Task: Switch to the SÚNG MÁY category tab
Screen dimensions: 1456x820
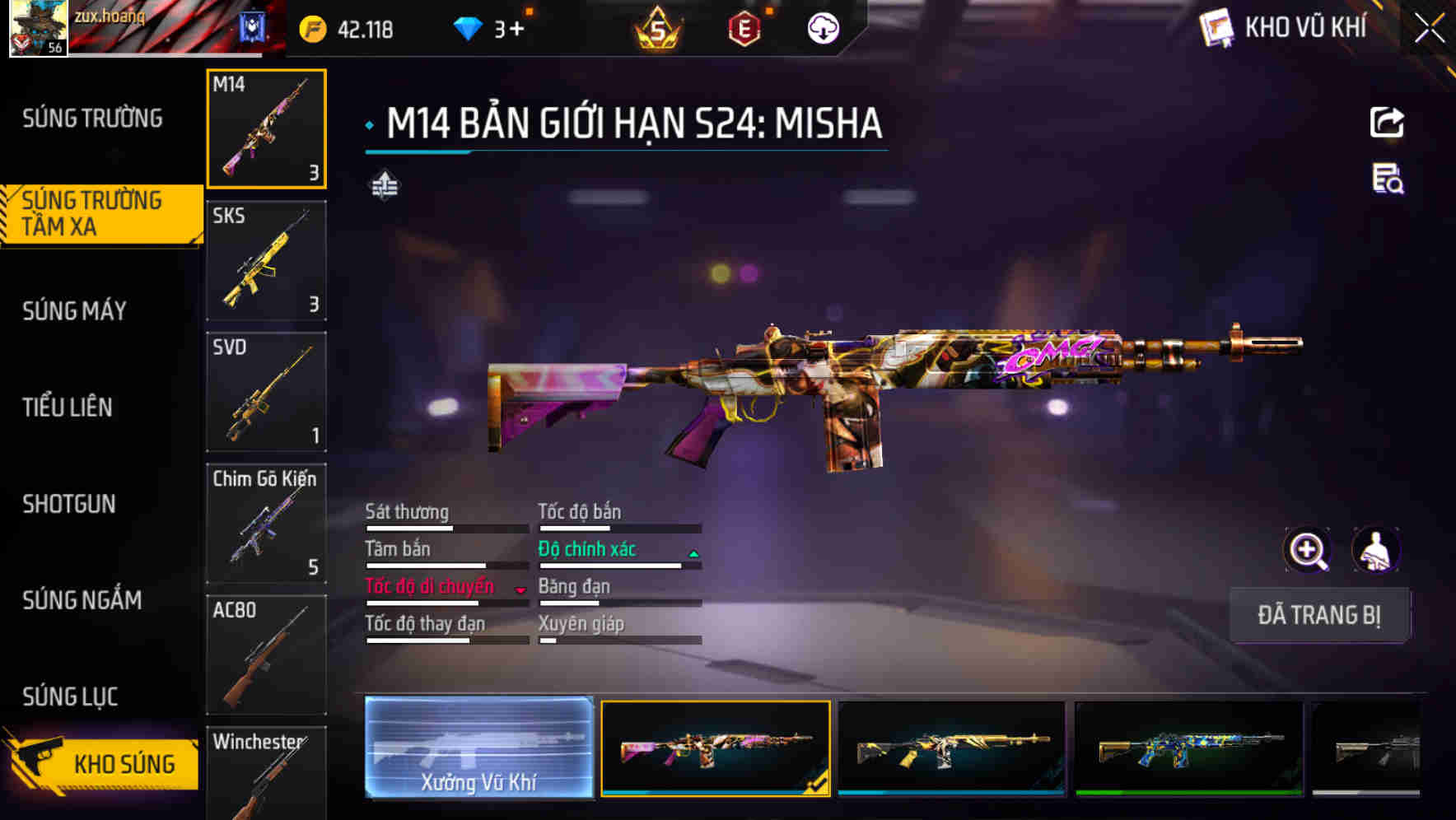Action: pos(72,310)
